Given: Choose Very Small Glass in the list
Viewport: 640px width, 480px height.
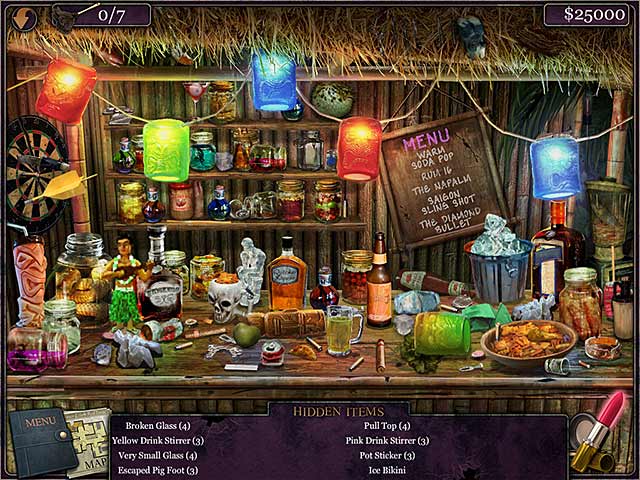Looking at the screenshot, I should coord(157,456).
